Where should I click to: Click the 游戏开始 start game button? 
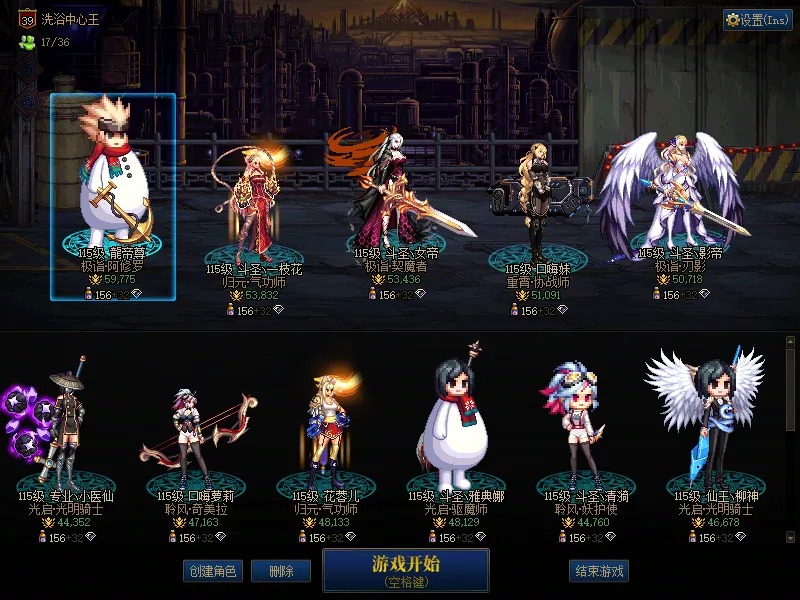click(405, 569)
